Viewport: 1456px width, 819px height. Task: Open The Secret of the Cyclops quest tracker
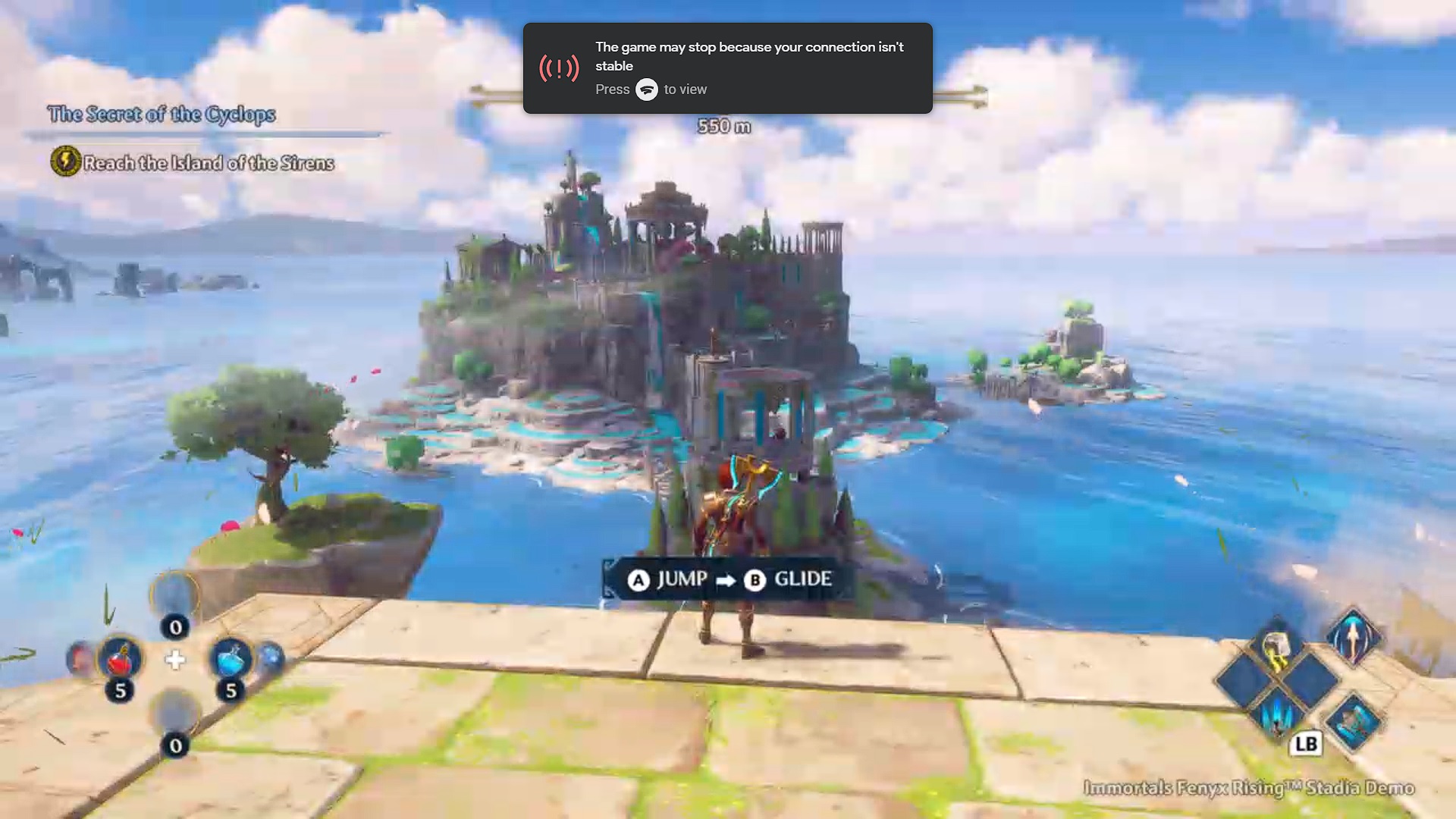tap(162, 115)
